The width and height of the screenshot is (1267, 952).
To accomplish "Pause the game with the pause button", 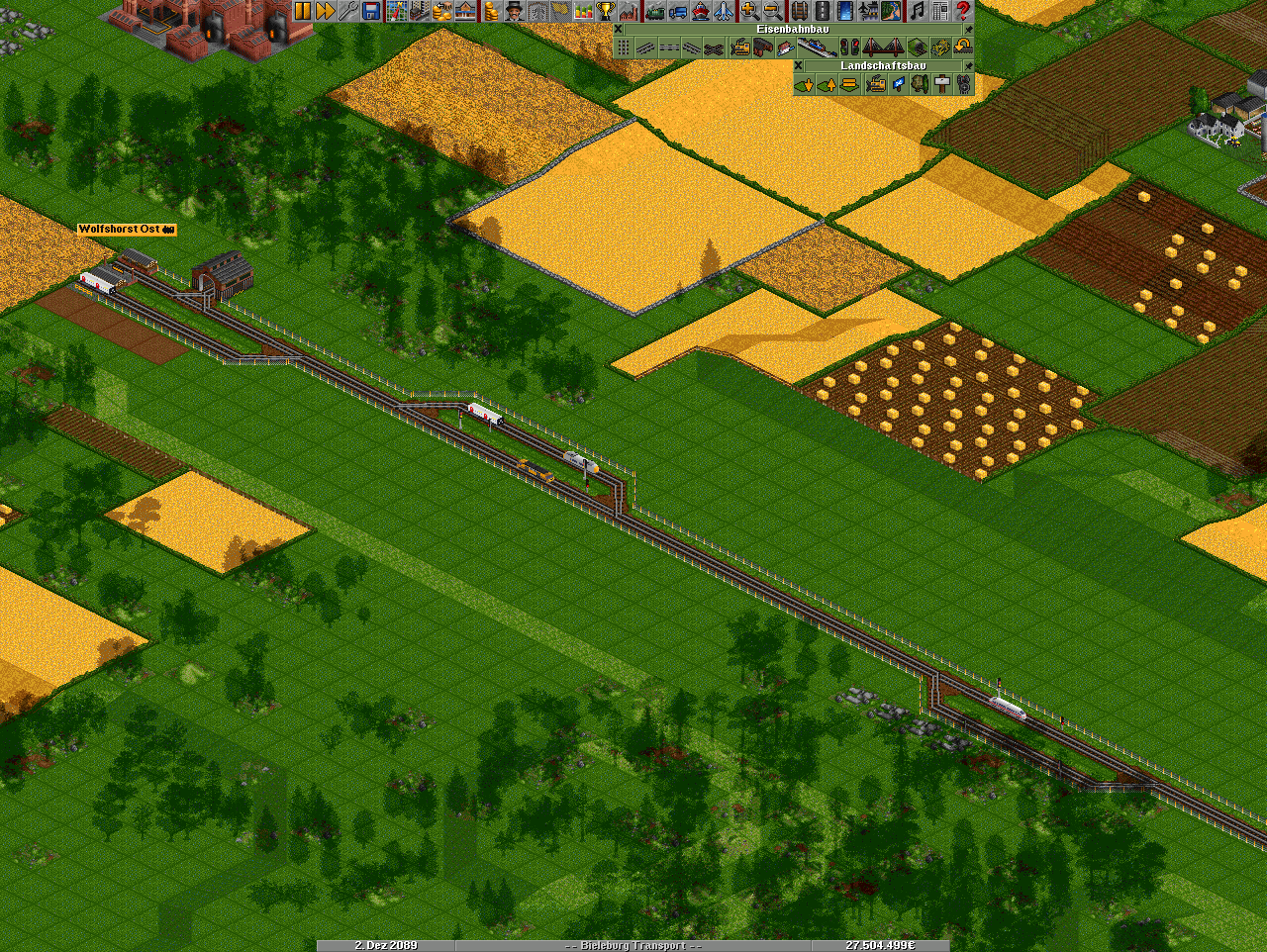I will 303,11.
